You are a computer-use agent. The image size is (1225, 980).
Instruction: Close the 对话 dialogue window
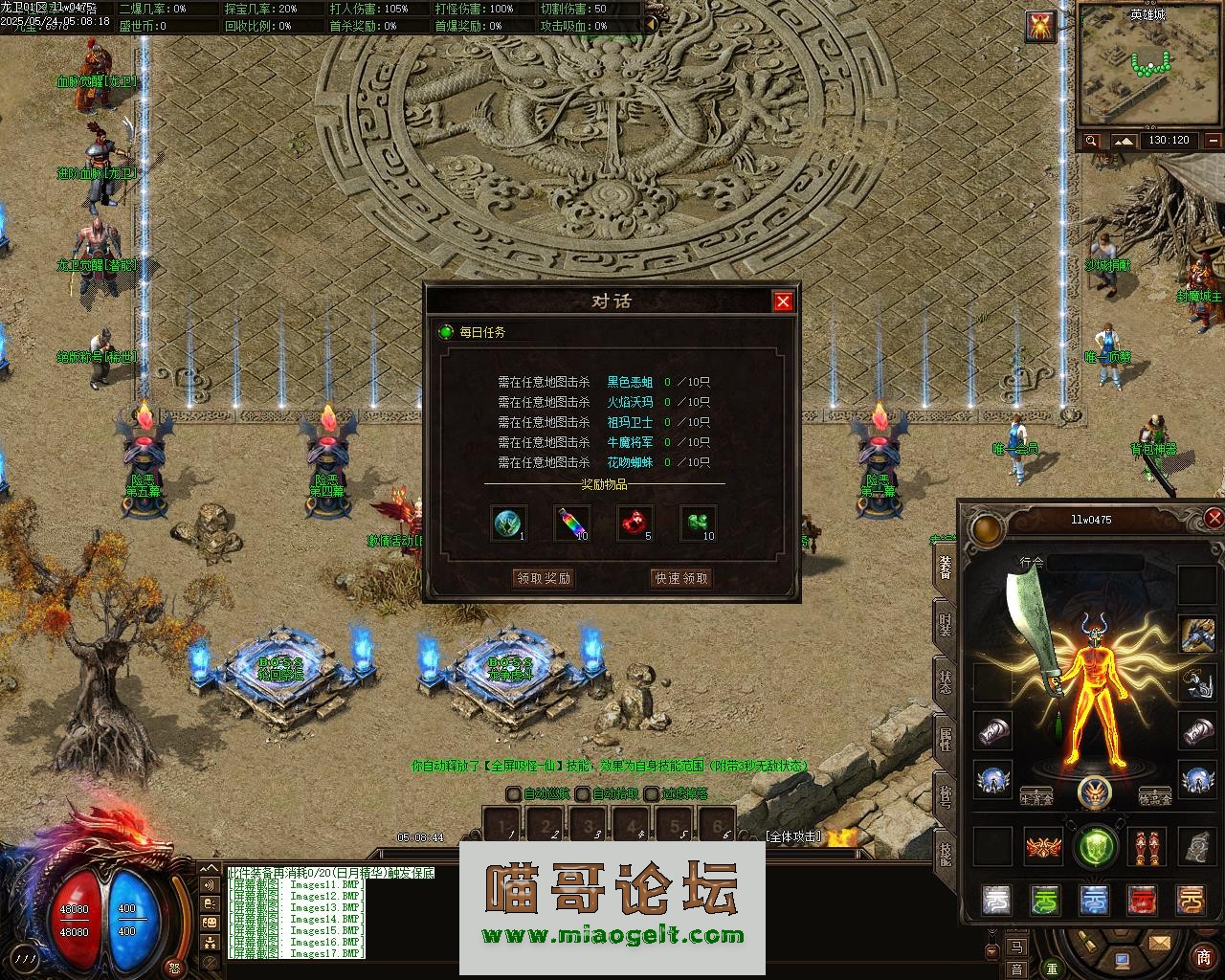tap(783, 301)
